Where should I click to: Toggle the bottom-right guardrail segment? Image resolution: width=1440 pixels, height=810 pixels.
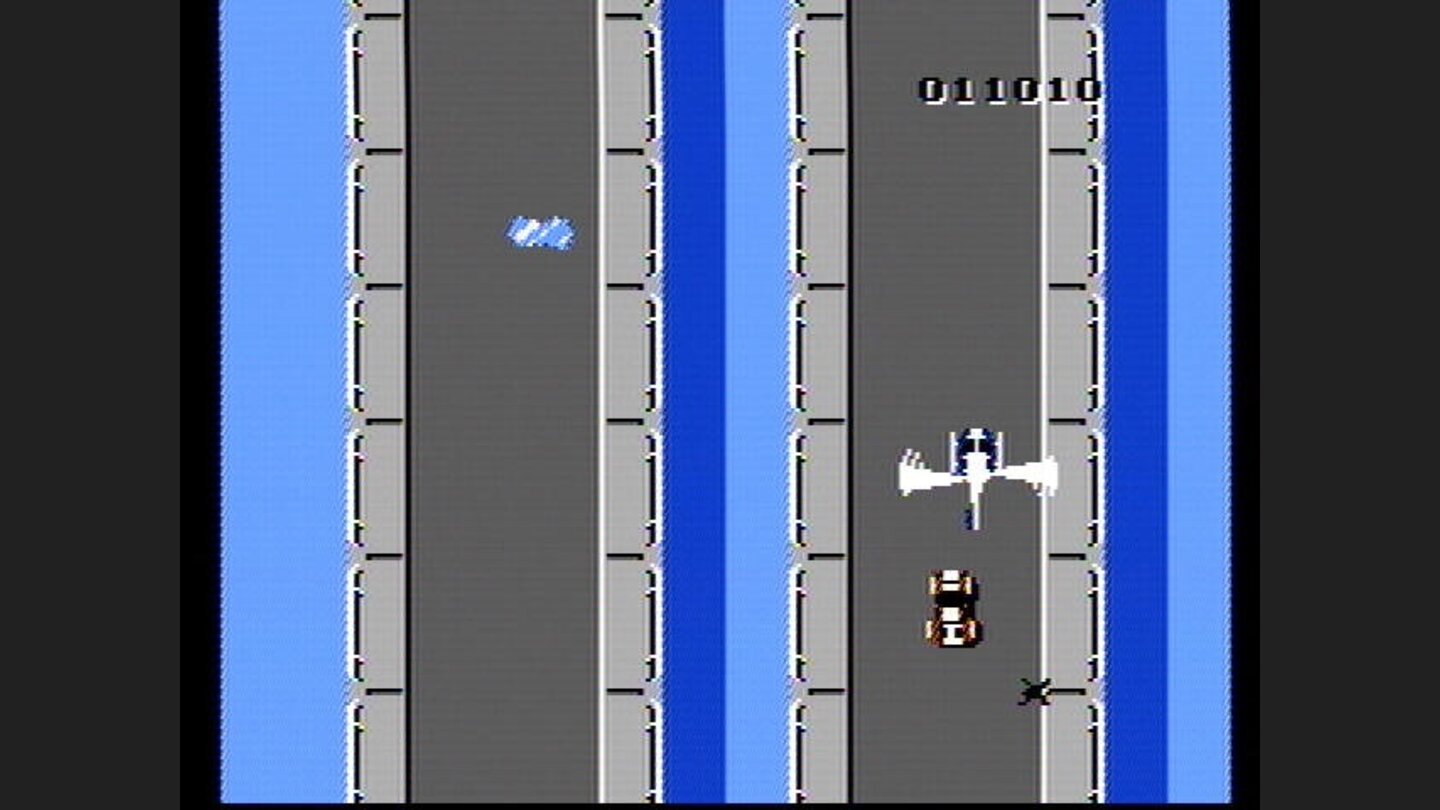1070,740
